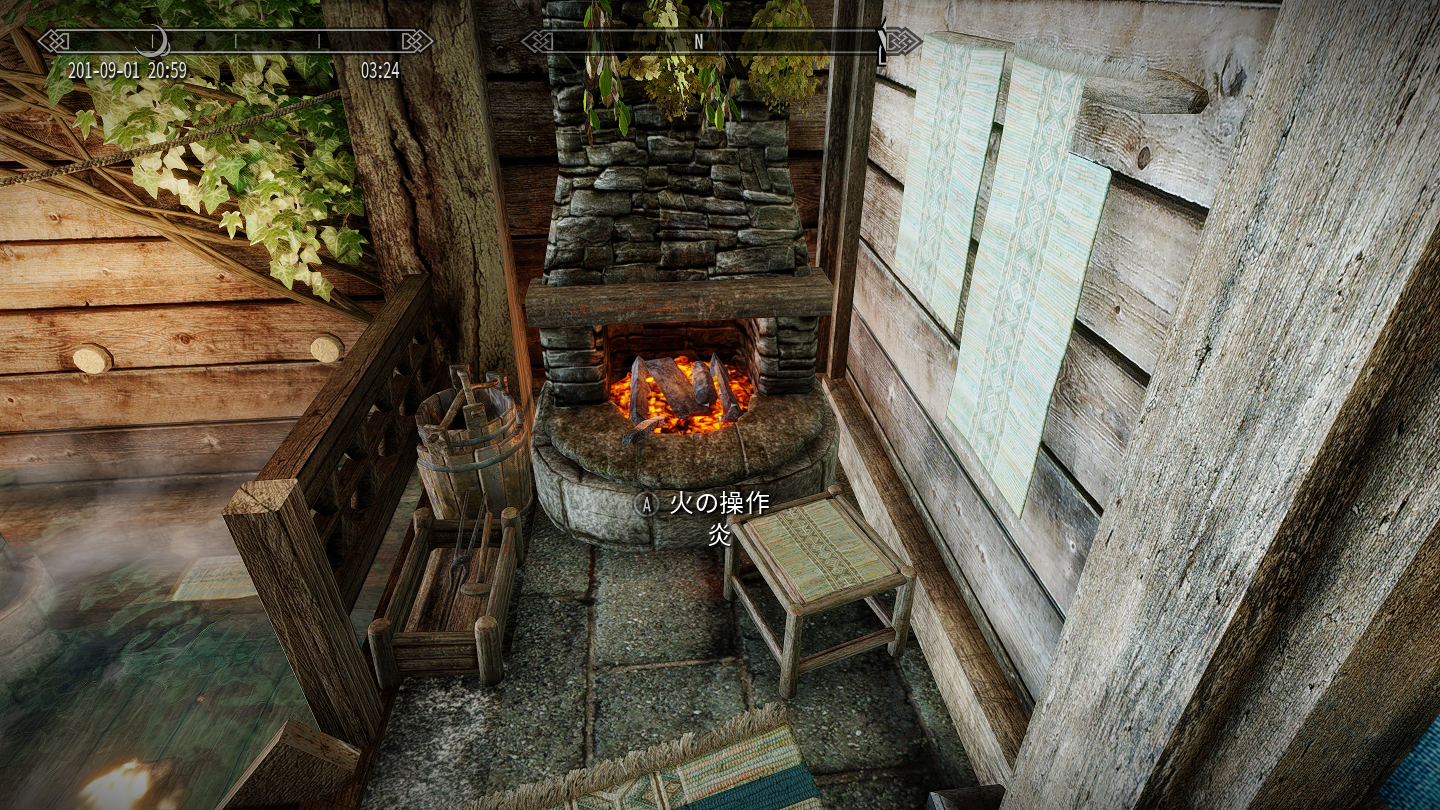This screenshot has width=1440, height=810.
Task: Click the compass bar showing north
Action: [x=720, y=42]
